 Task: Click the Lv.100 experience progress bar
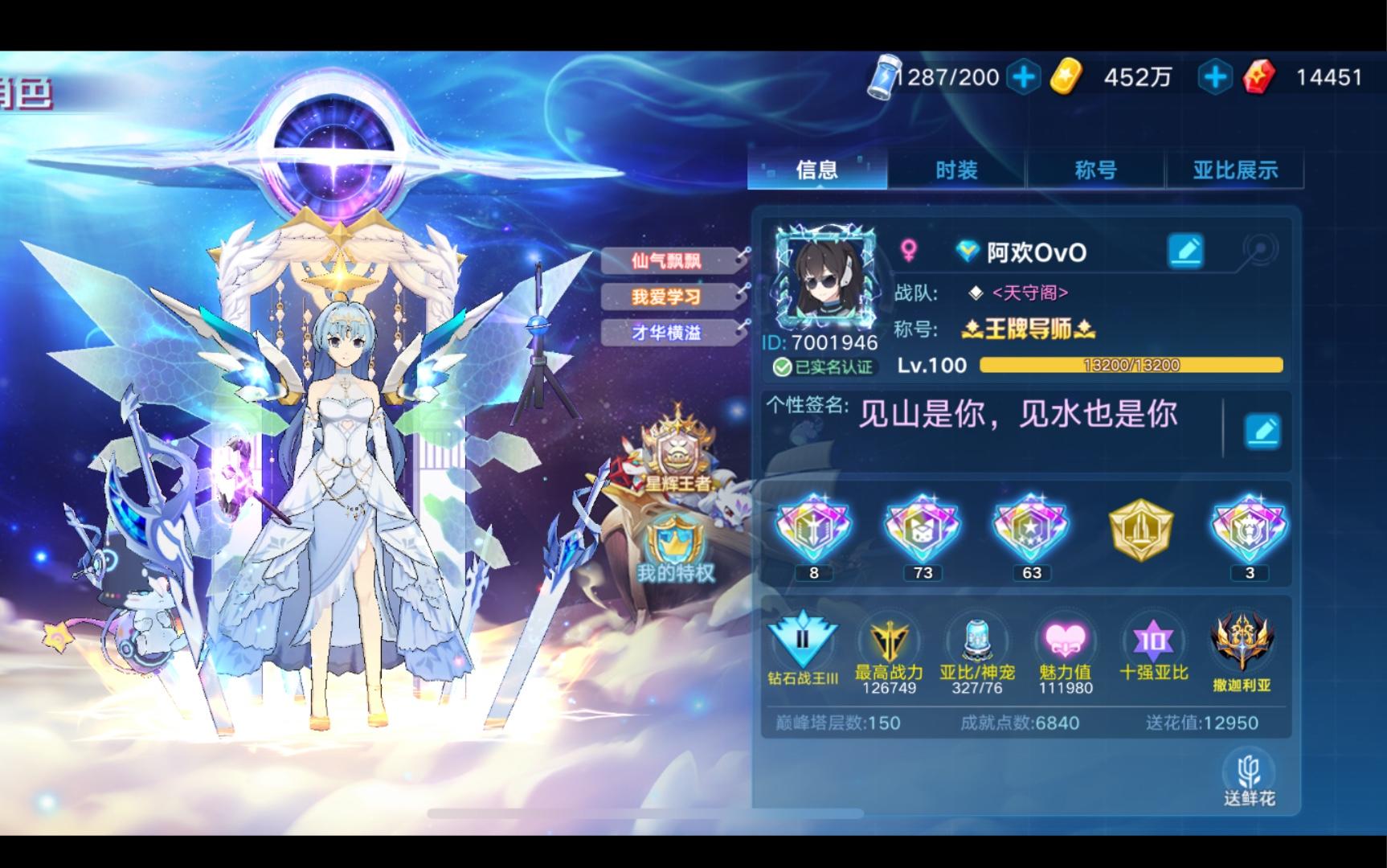1131,366
